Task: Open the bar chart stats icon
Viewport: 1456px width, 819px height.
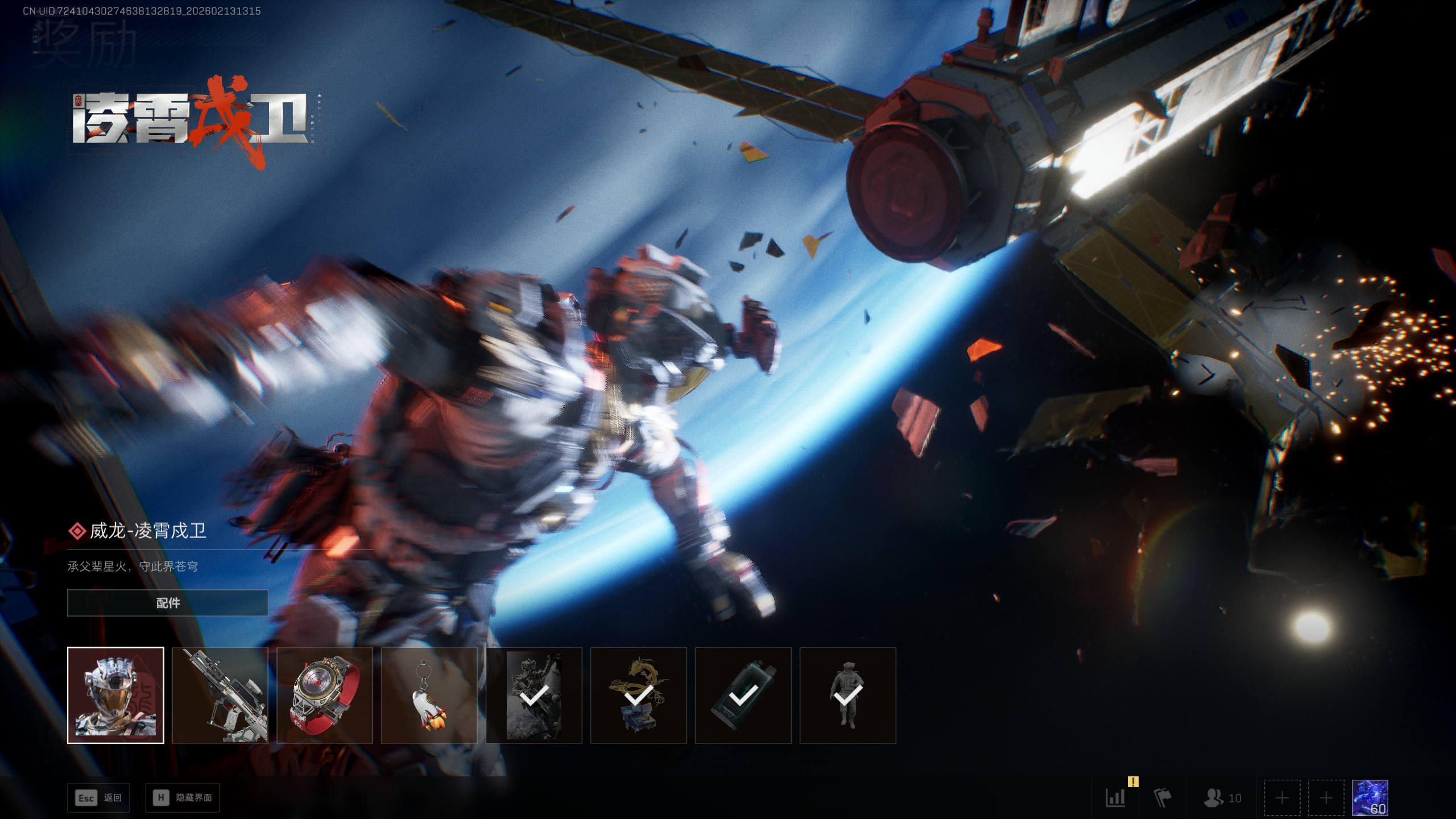Action: (x=1115, y=798)
